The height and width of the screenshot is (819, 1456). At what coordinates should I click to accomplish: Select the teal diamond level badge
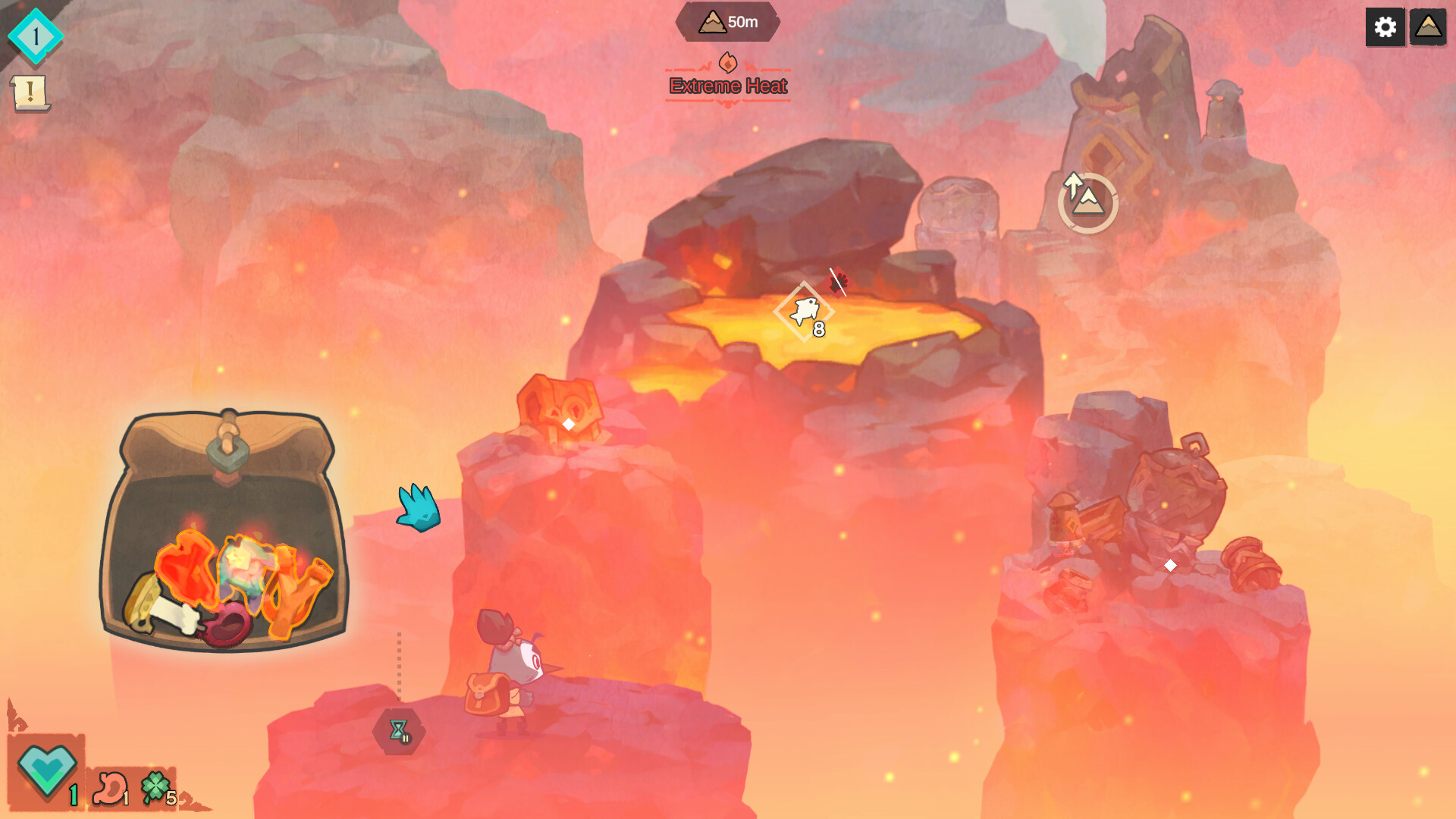click(35, 36)
